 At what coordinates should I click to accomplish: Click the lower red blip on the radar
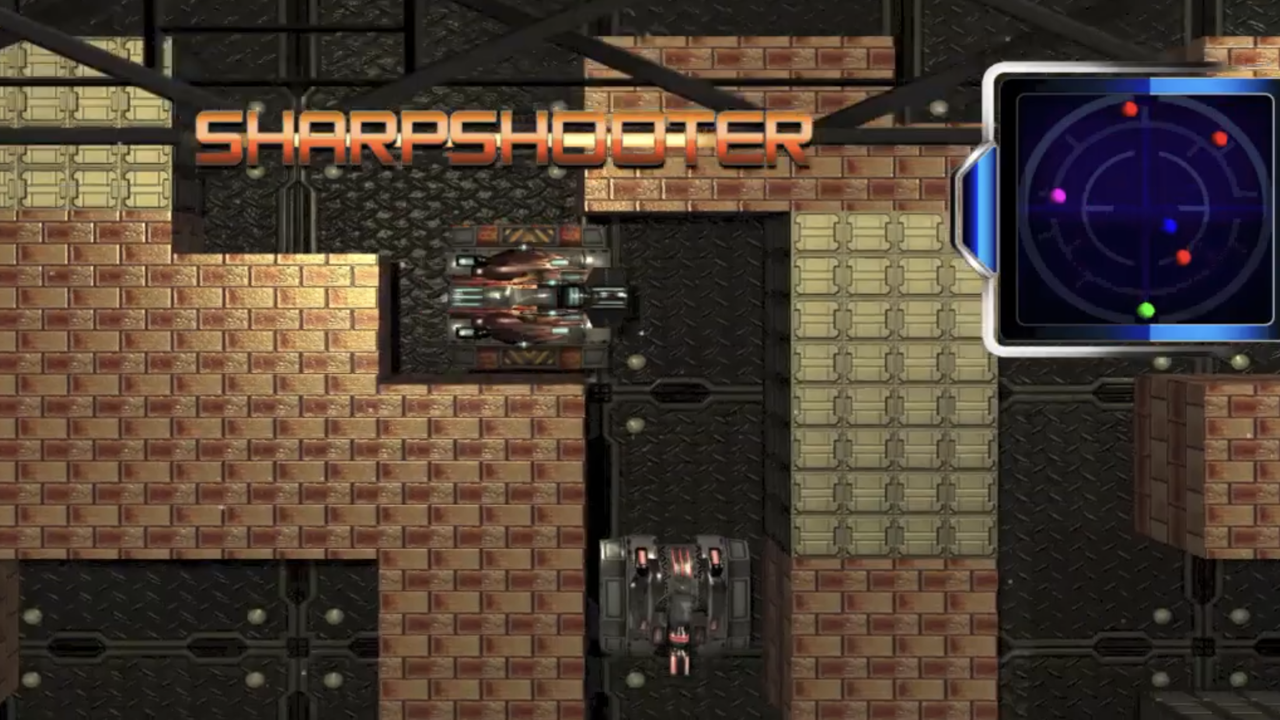1183,258
